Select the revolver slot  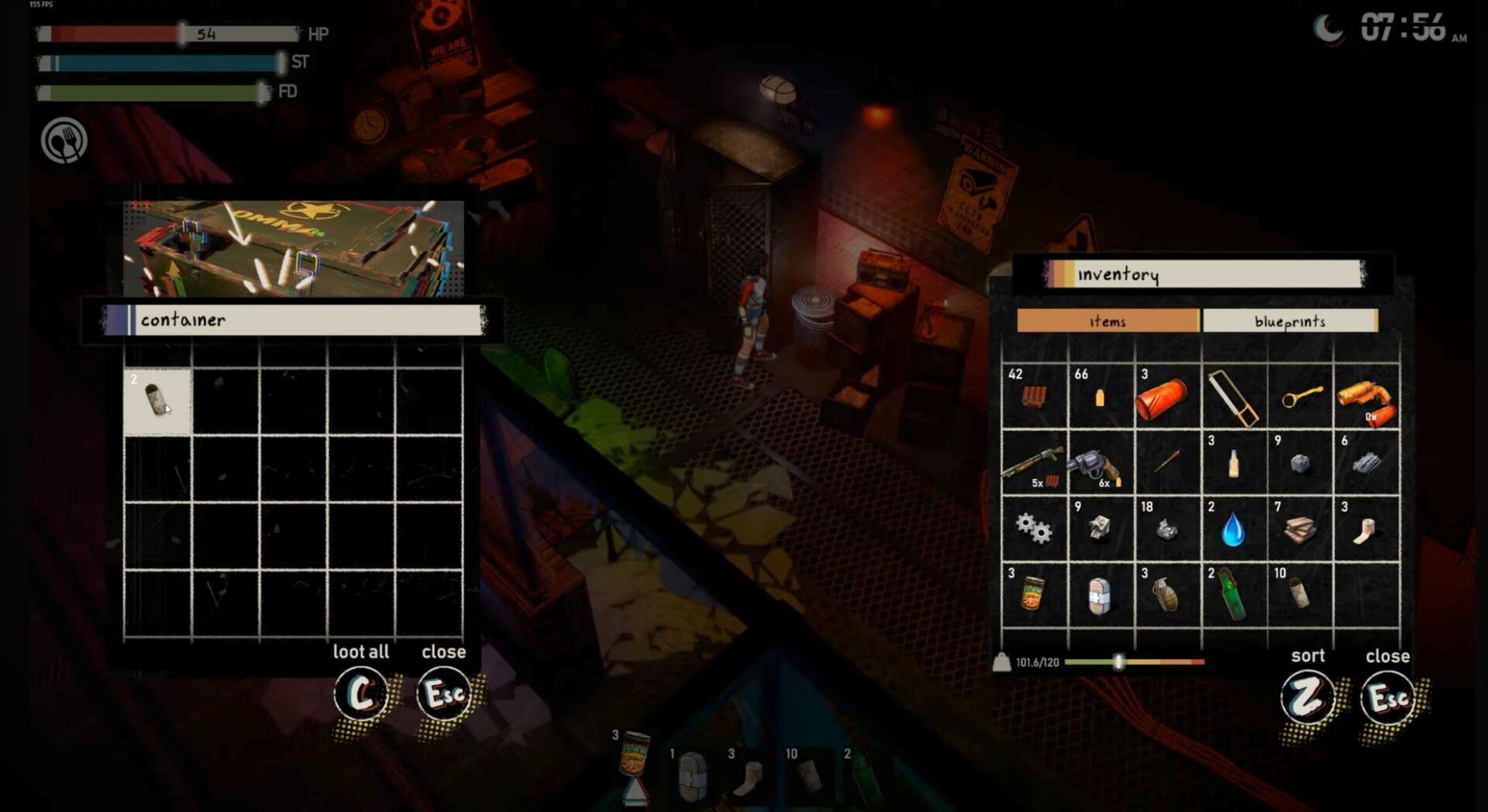tap(1100, 463)
